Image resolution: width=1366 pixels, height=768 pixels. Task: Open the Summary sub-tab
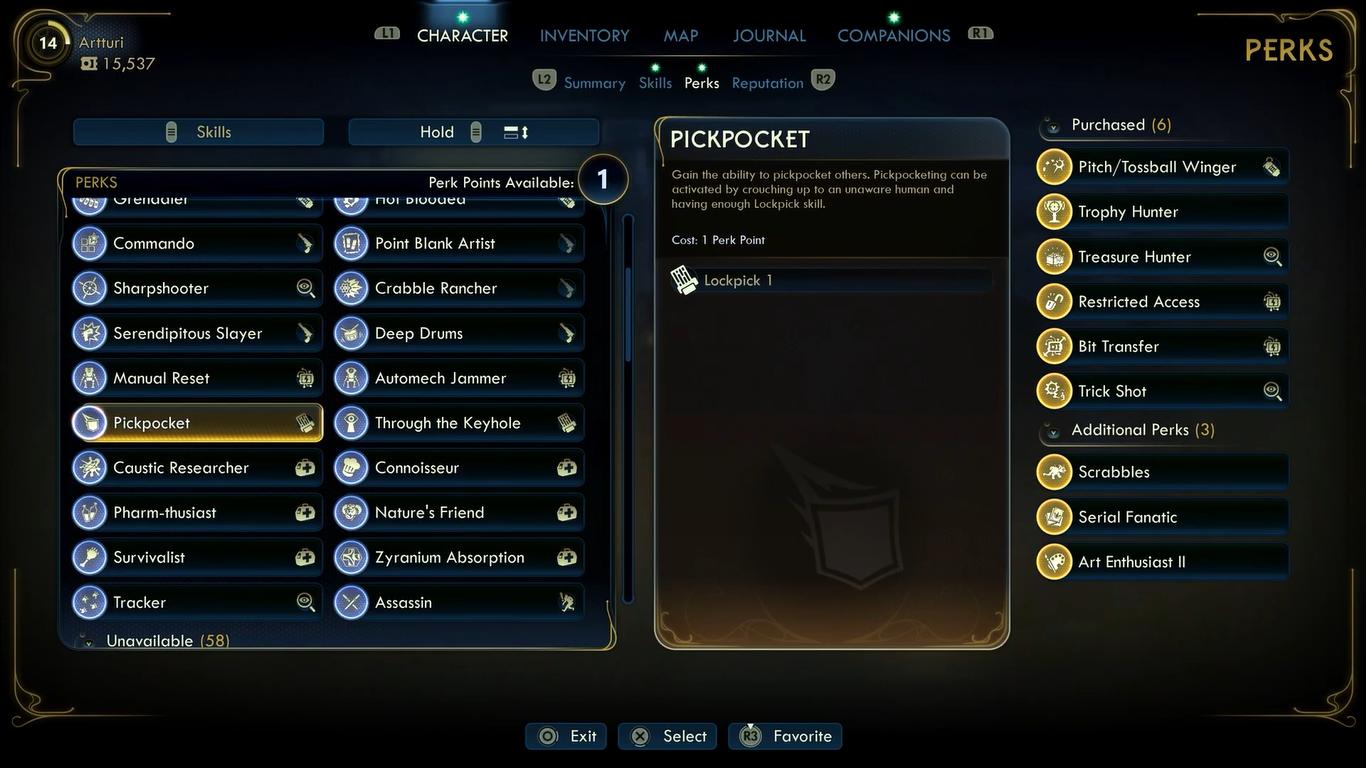[594, 83]
